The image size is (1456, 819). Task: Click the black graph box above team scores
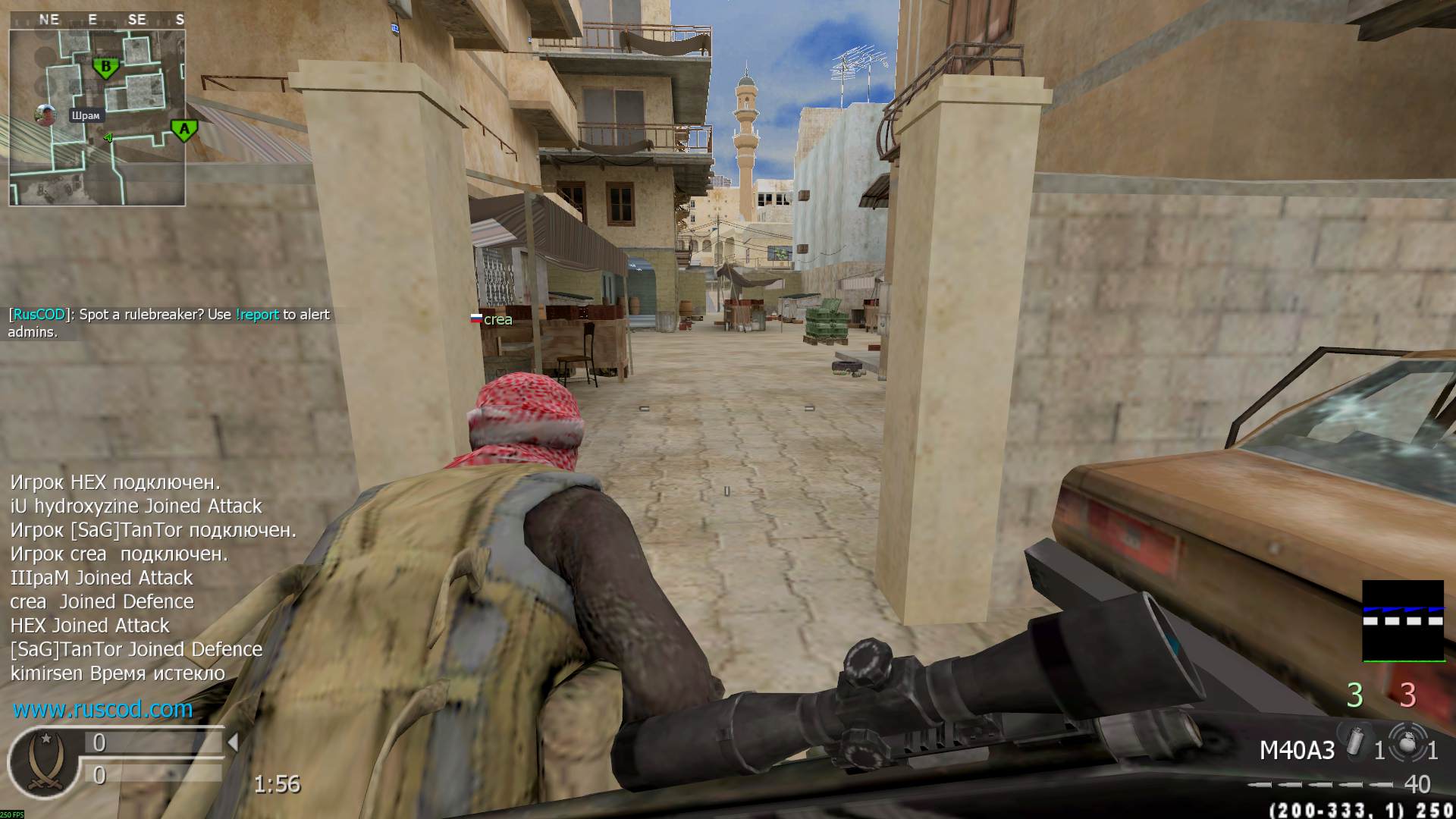tap(1403, 620)
